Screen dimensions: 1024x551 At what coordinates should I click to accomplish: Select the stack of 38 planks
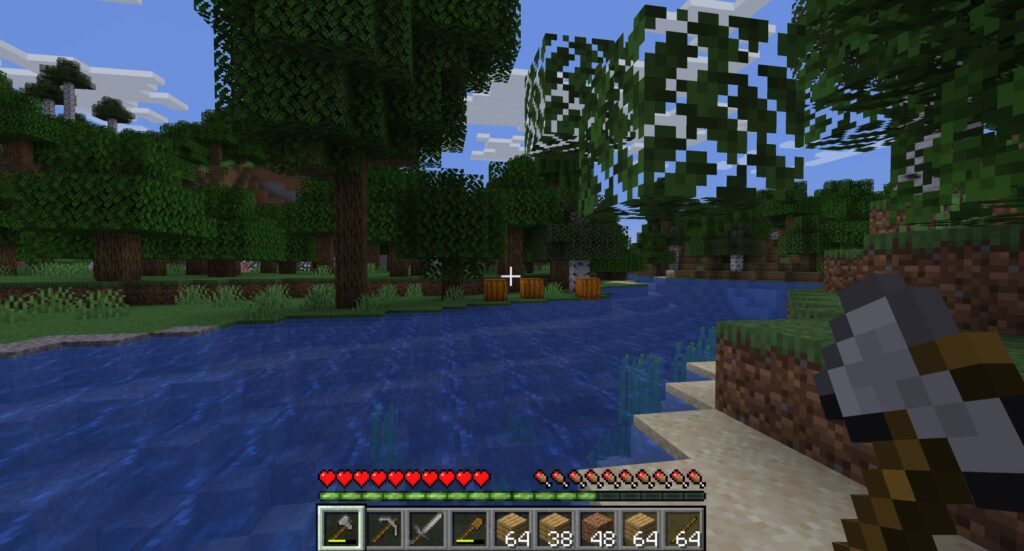click(554, 528)
